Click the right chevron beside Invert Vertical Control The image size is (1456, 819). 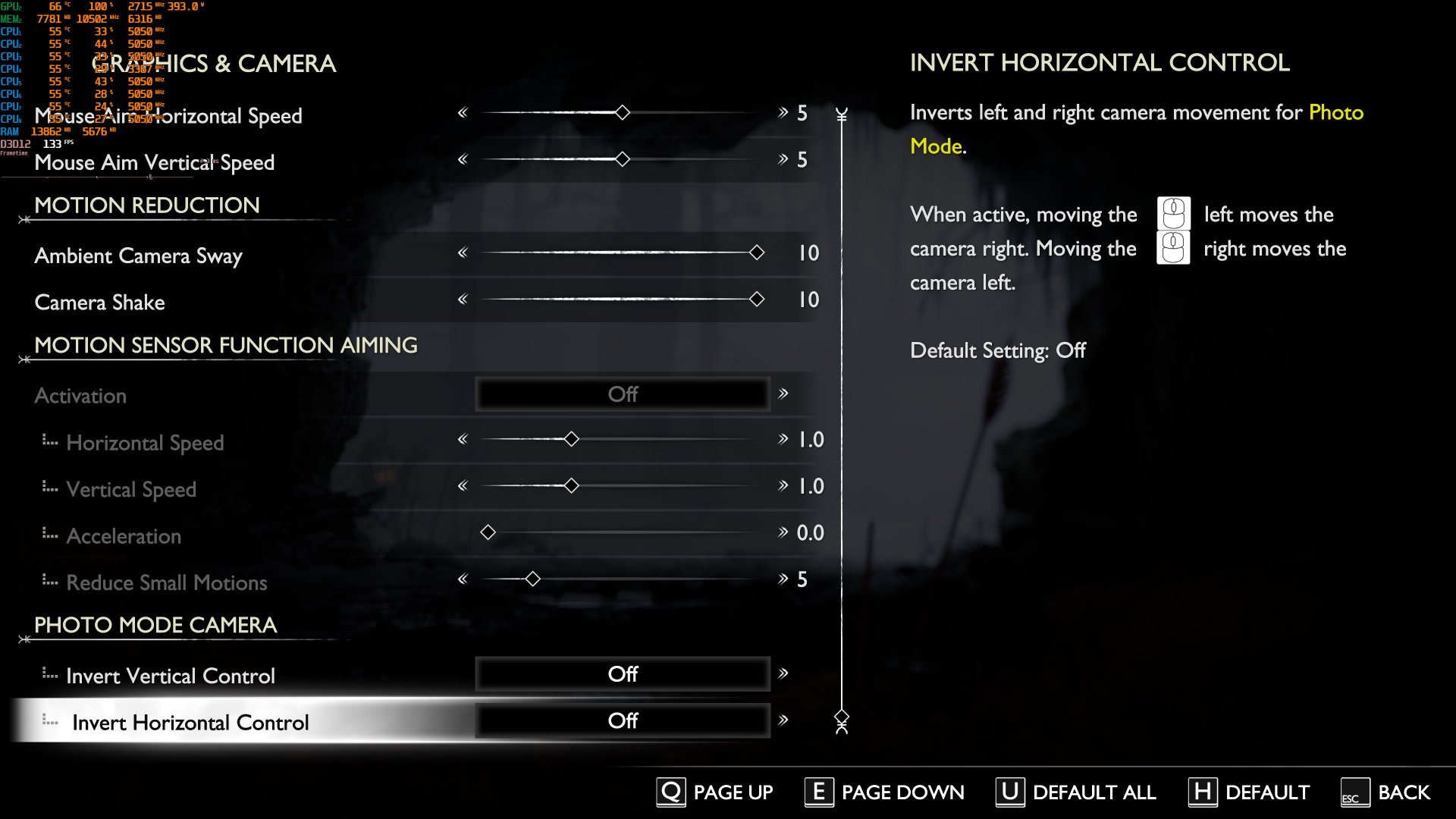click(x=783, y=673)
